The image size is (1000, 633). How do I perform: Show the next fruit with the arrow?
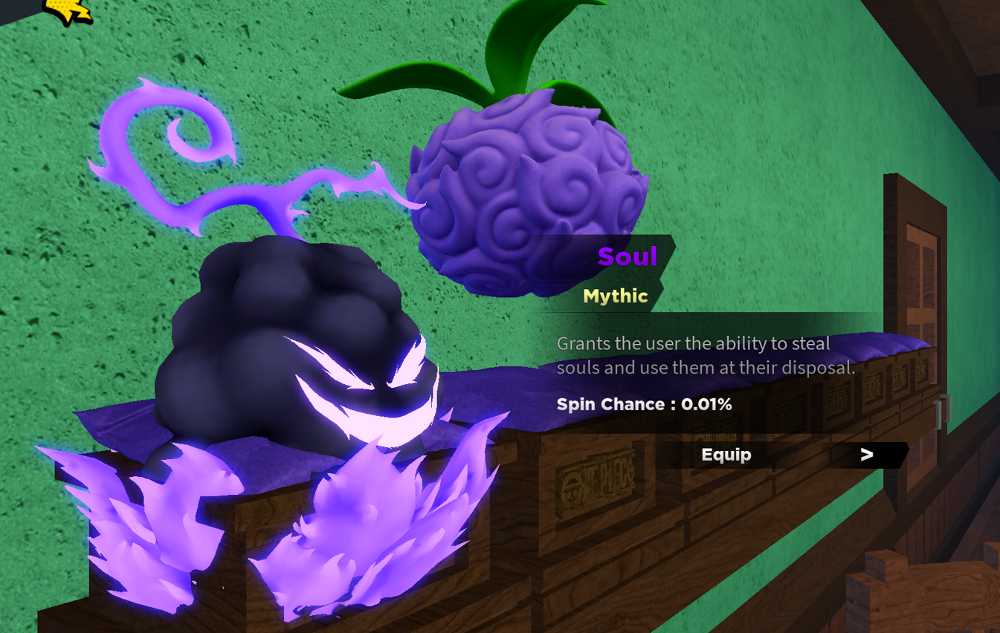(x=867, y=455)
